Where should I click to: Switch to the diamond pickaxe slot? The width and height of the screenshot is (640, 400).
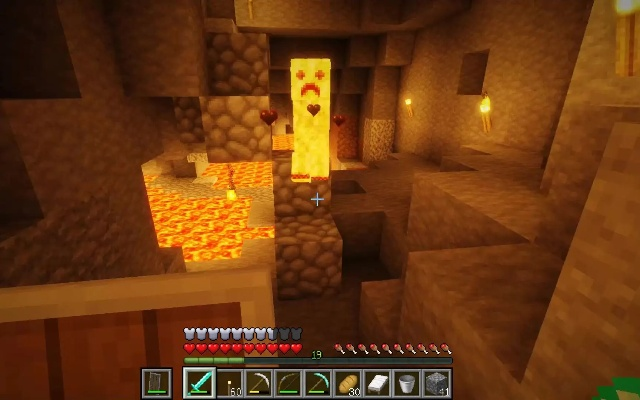317,383
